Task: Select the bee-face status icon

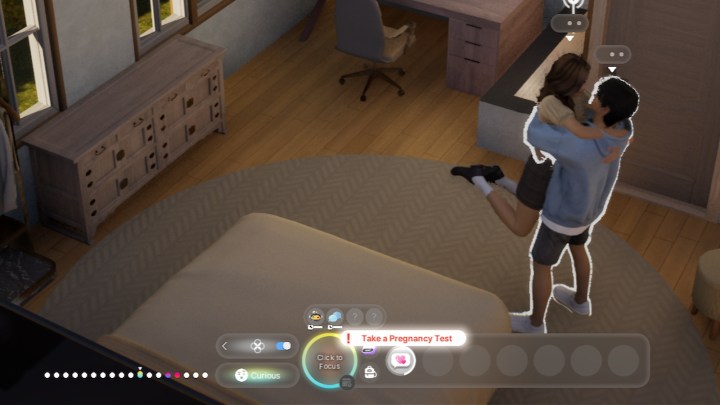Action: pyautogui.click(x=315, y=316)
